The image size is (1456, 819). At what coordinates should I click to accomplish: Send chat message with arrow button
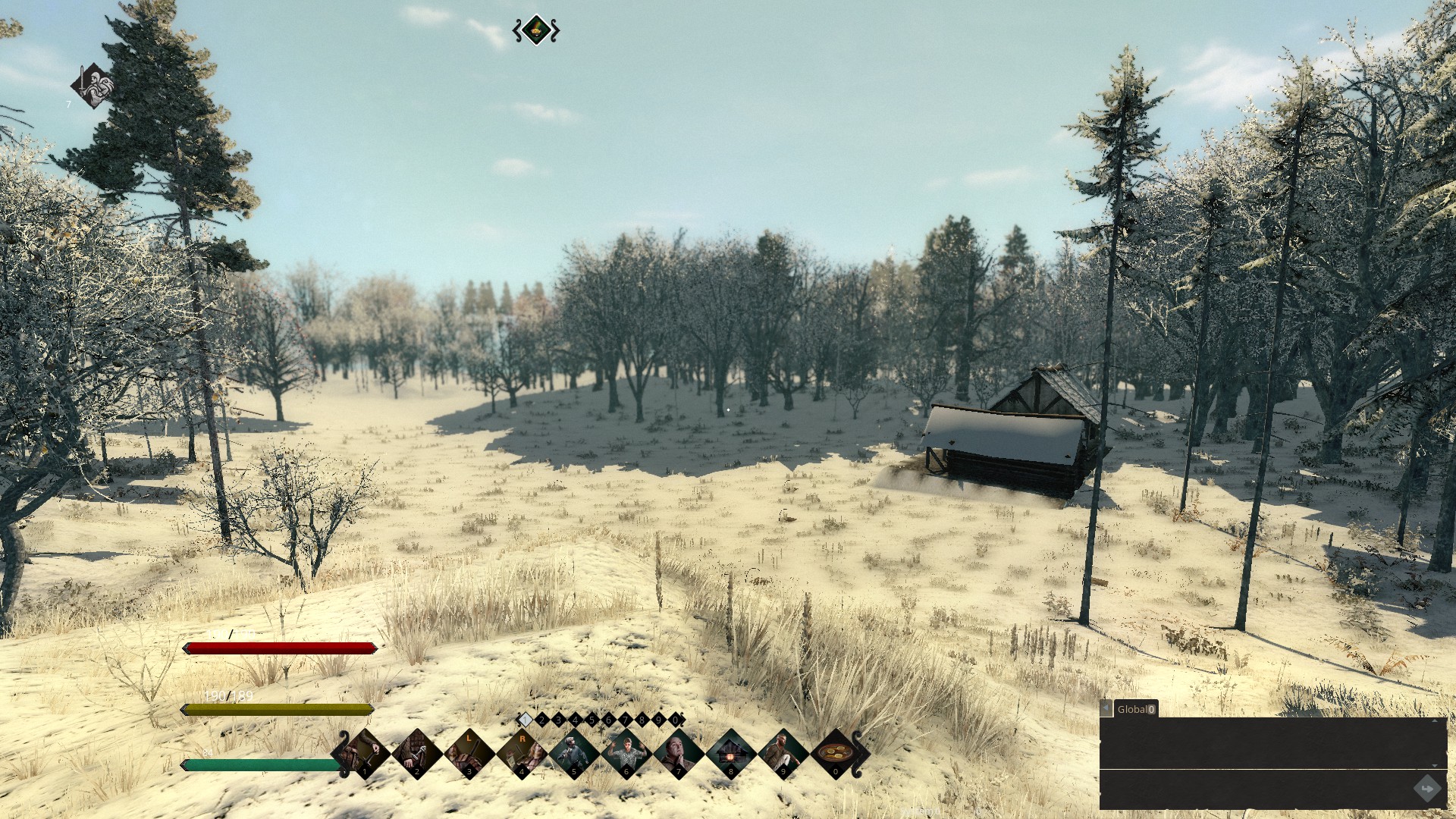[x=1427, y=789]
